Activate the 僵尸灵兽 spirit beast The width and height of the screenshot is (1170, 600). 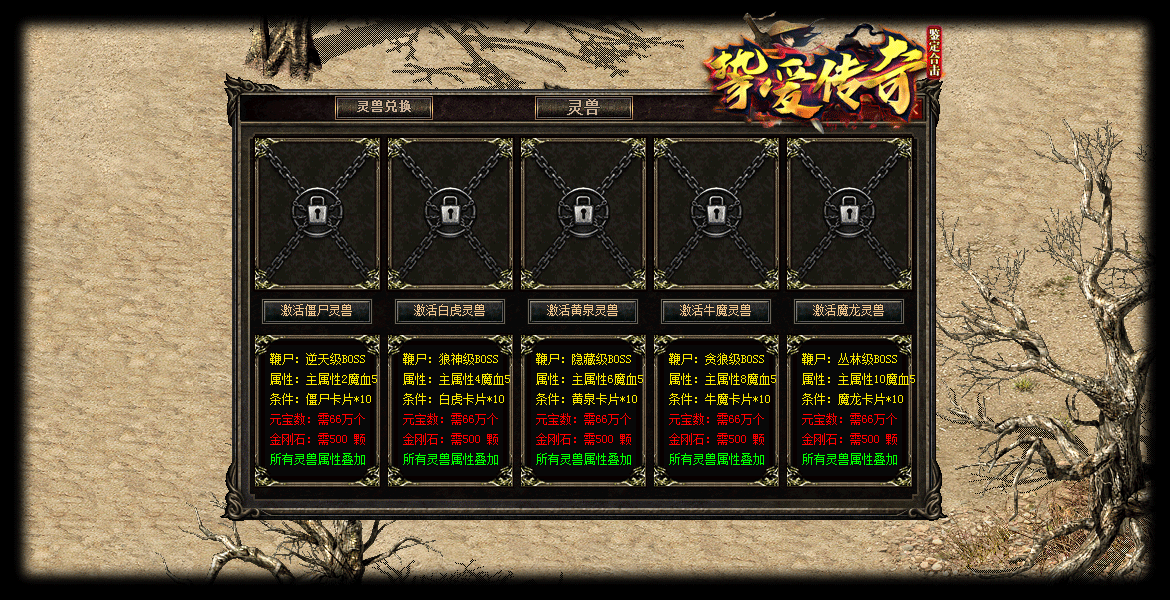pyautogui.click(x=316, y=311)
